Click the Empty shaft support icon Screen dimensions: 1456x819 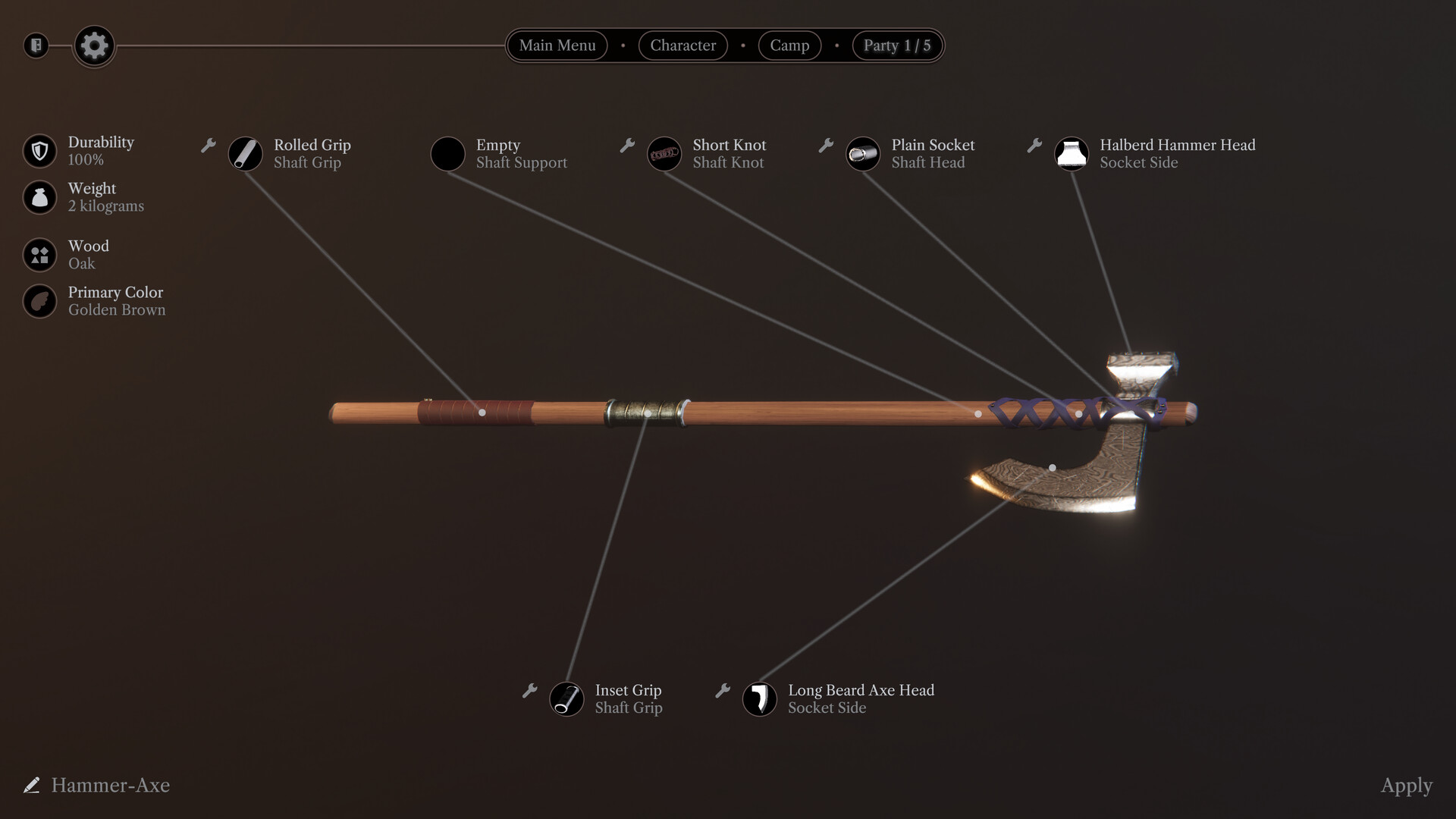coord(447,154)
